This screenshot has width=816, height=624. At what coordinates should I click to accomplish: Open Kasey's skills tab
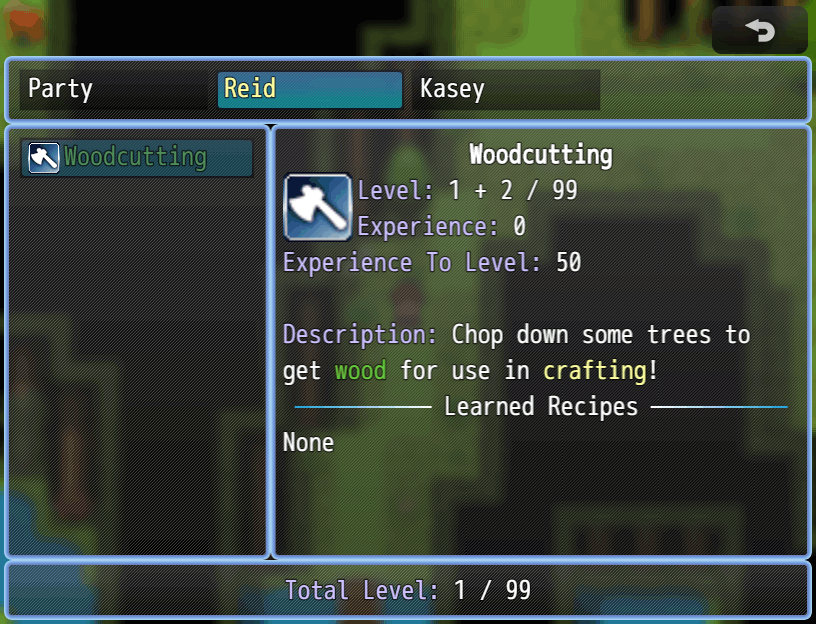505,89
